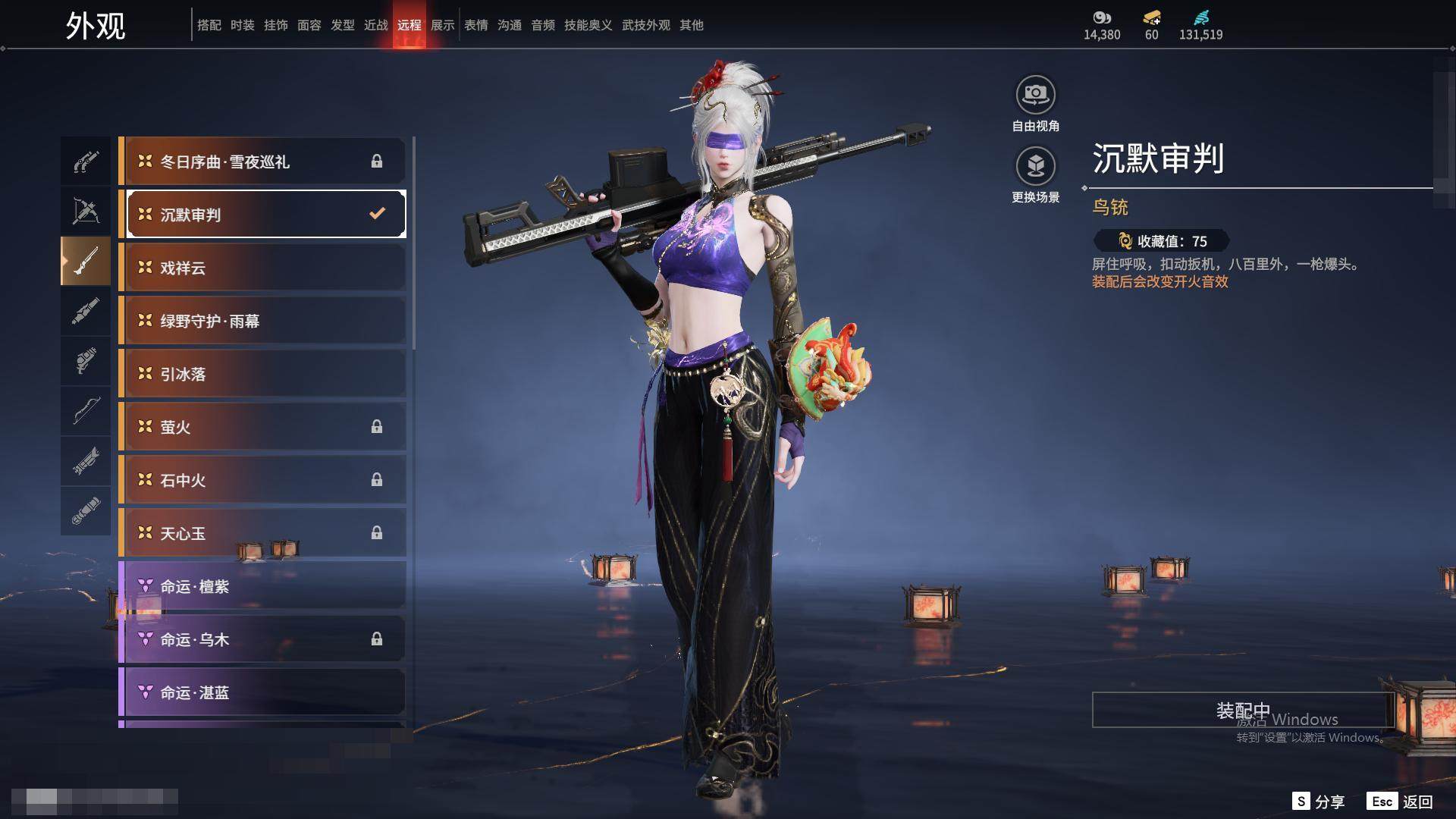This screenshot has height=819, width=1456.
Task: Select the 命运·湛蓝 skin
Action: [x=263, y=692]
